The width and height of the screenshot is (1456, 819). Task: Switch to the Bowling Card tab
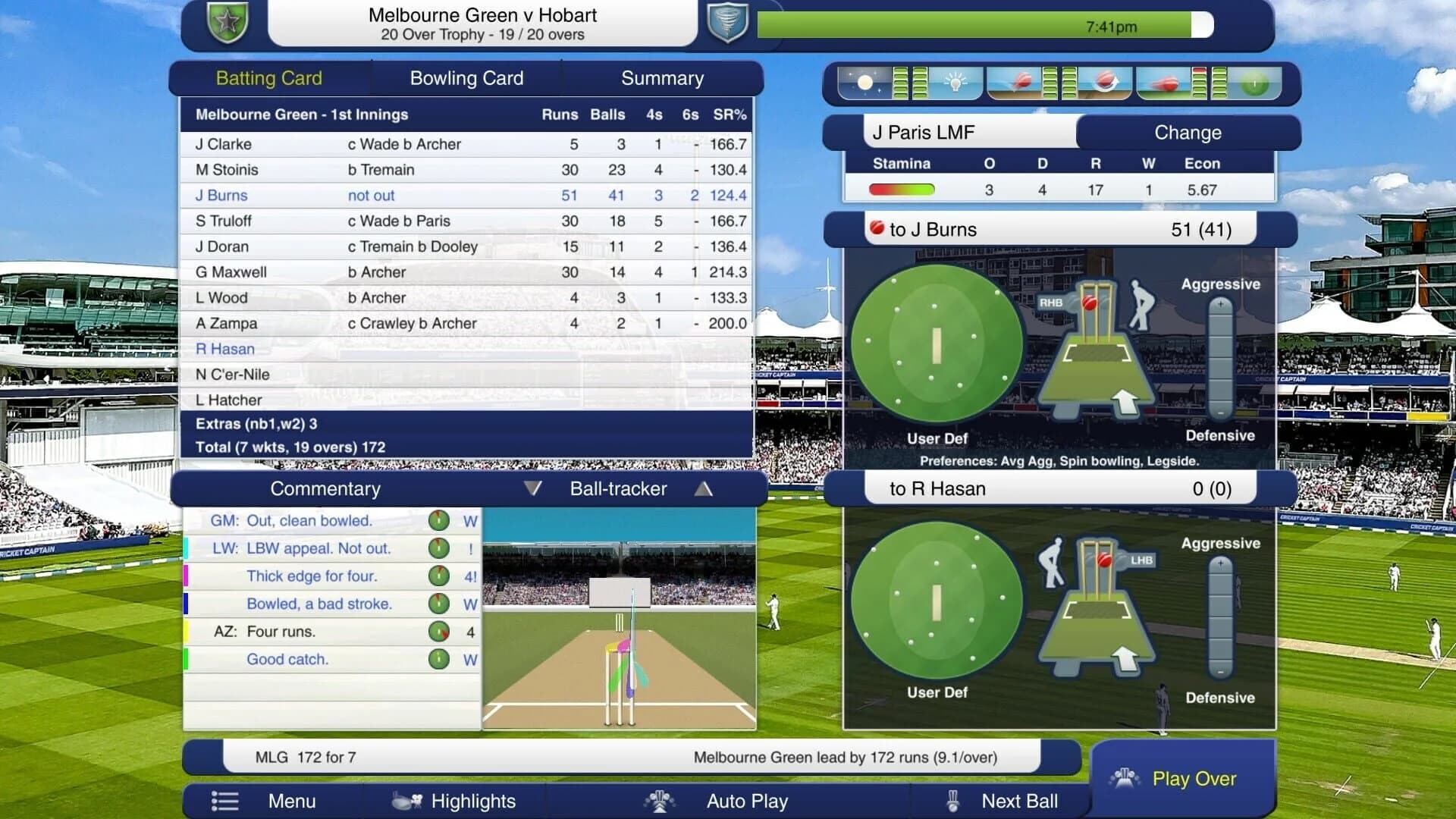point(466,77)
